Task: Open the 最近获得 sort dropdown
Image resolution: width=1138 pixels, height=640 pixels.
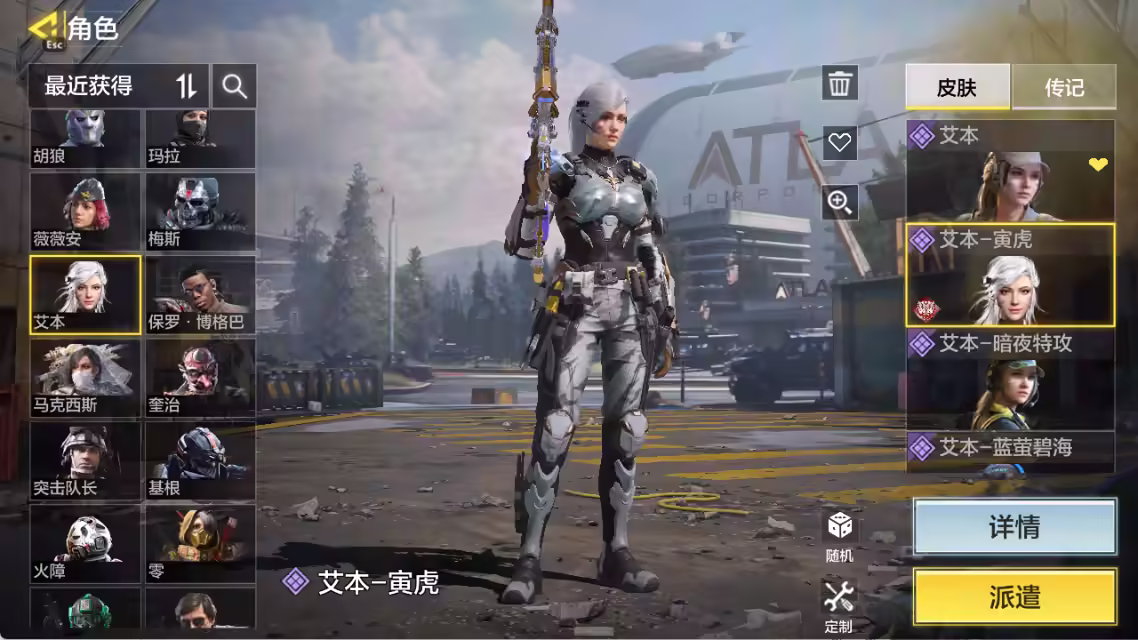Action: (x=119, y=86)
